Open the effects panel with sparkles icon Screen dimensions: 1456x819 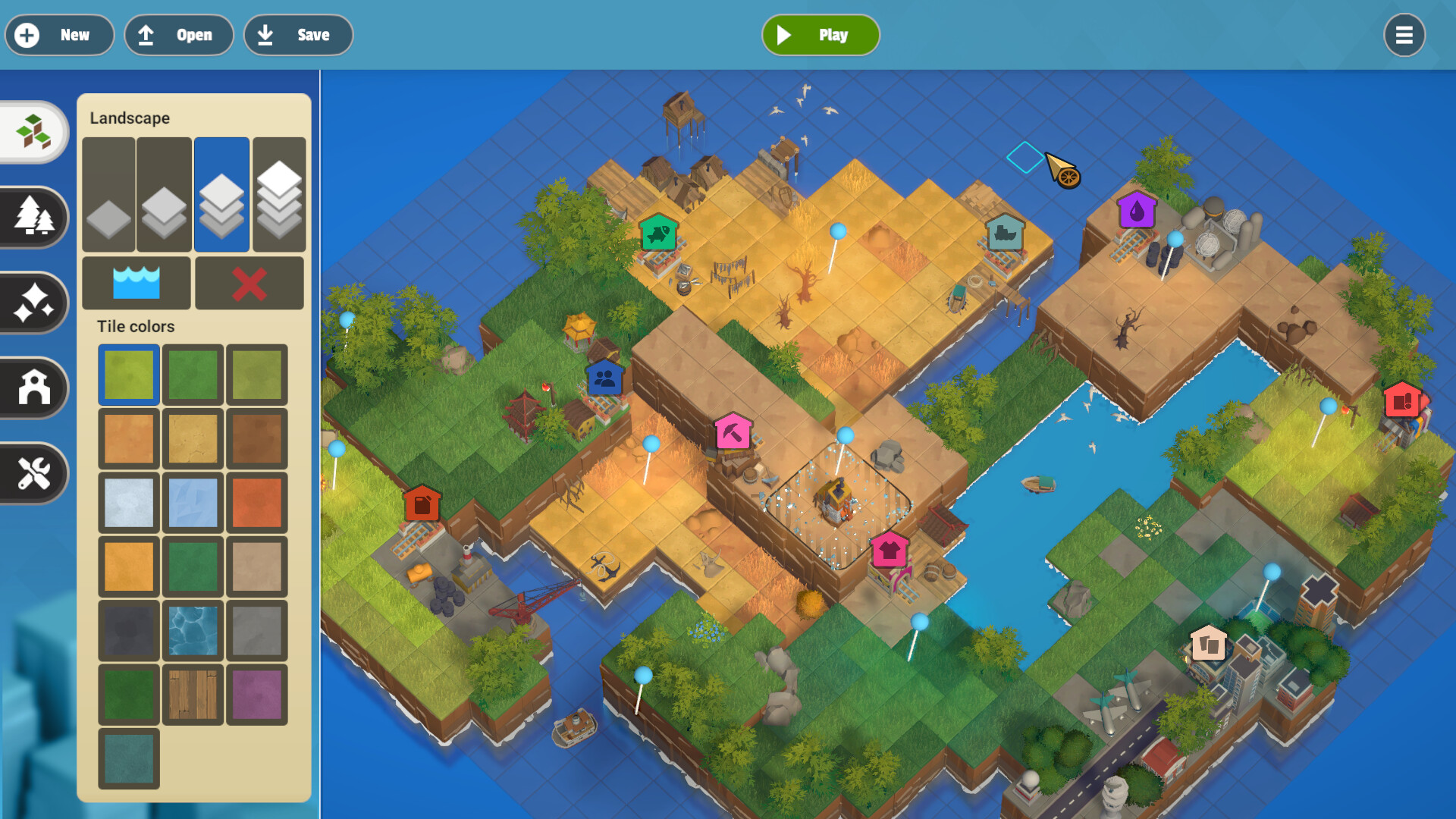coord(32,303)
